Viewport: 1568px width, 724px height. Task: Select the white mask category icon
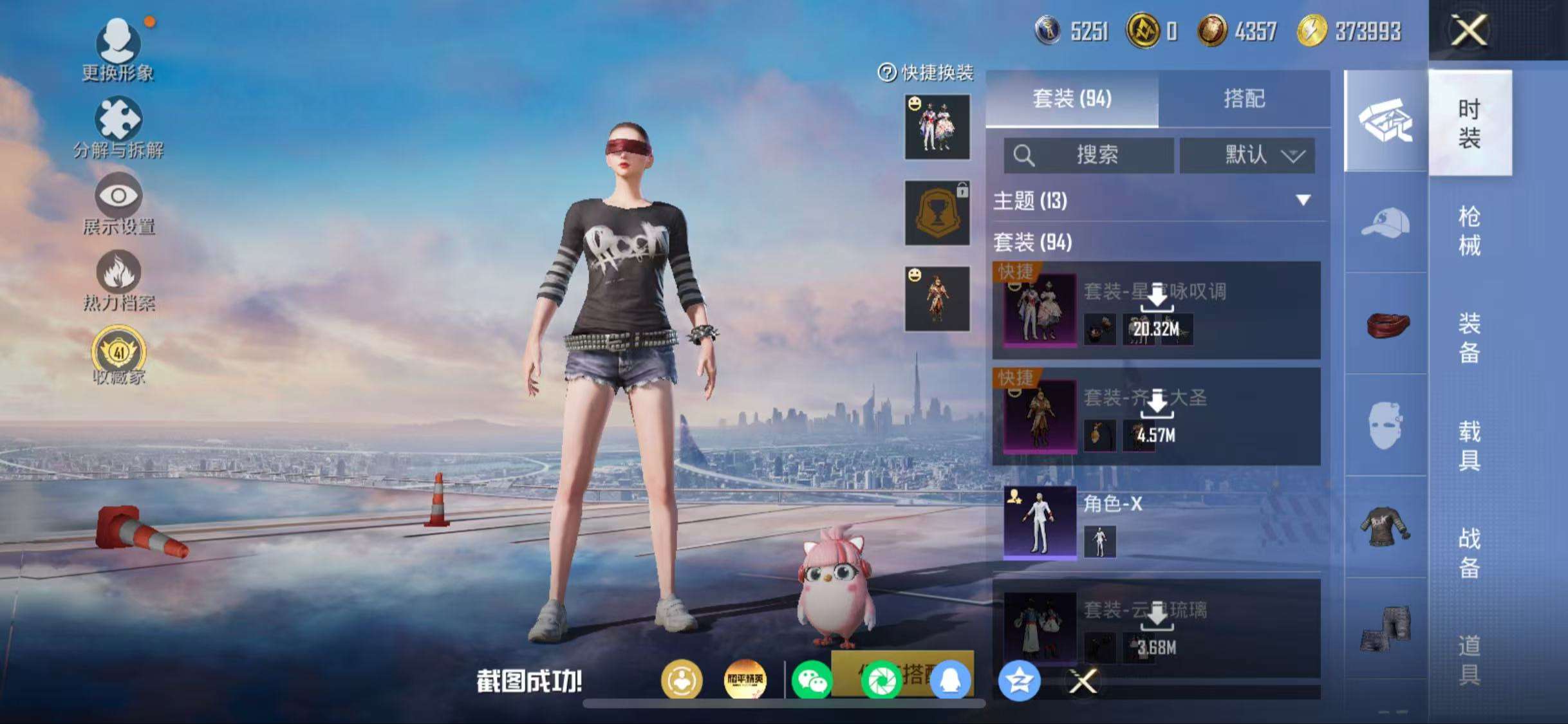point(1385,425)
